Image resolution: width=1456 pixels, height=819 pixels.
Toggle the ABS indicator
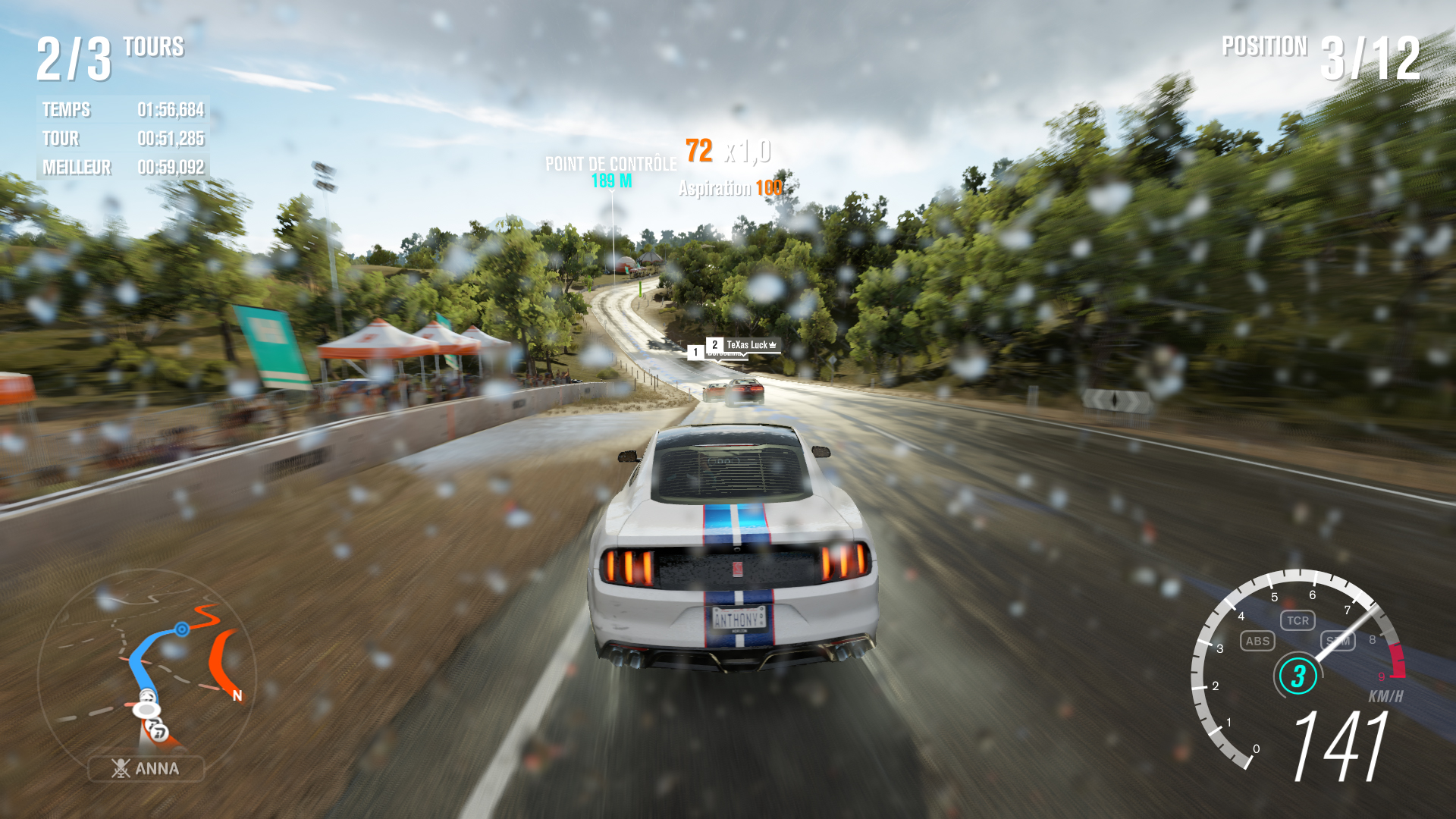(1257, 641)
